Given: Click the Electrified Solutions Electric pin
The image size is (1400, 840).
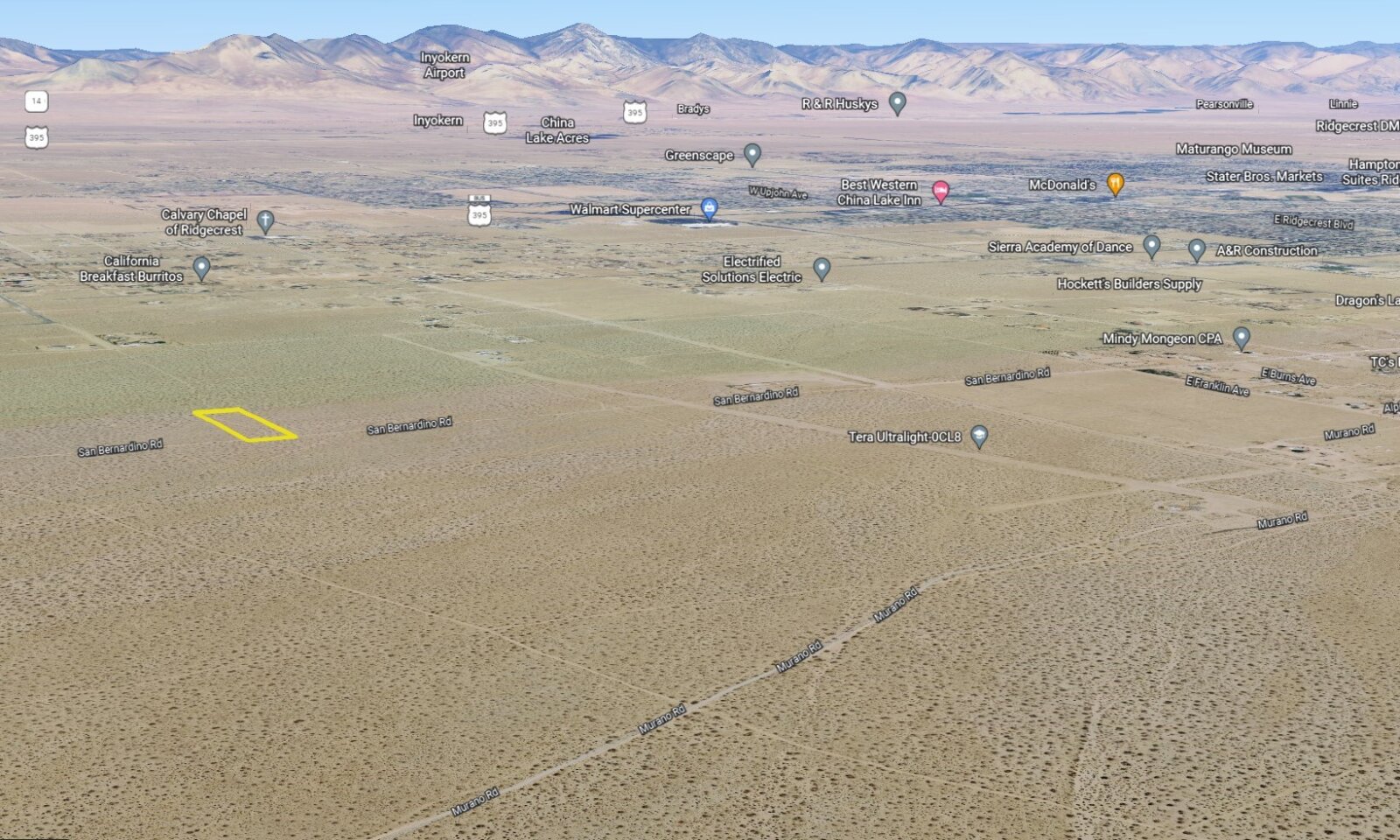Looking at the screenshot, I should (822, 268).
